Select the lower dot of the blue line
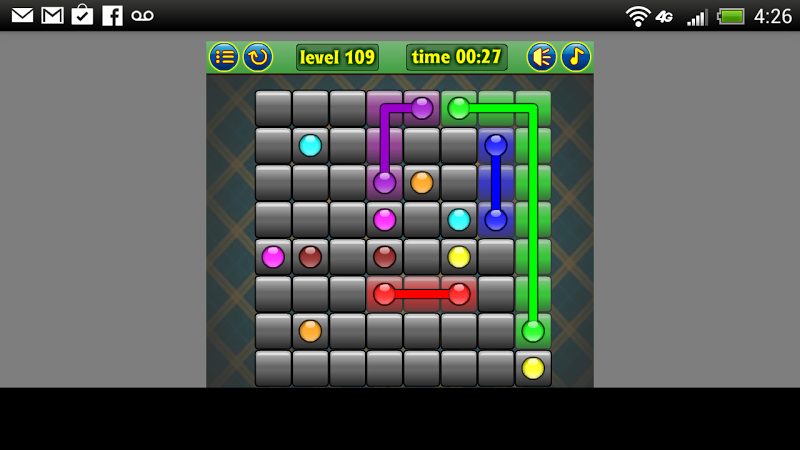This screenshot has height=450, width=800. pos(496,219)
